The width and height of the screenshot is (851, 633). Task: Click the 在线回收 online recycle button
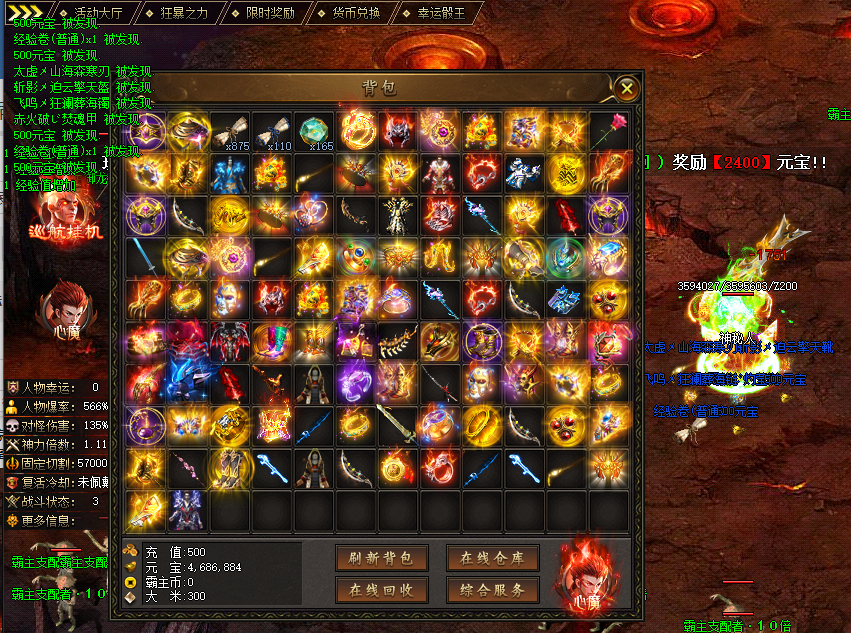(381, 590)
